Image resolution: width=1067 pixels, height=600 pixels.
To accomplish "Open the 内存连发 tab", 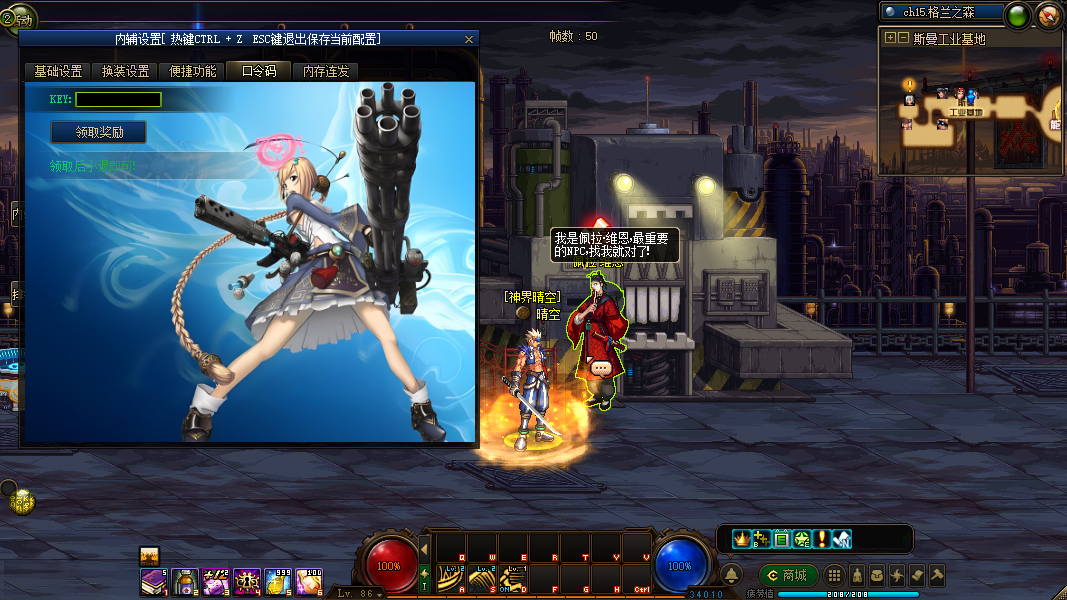I will point(326,72).
